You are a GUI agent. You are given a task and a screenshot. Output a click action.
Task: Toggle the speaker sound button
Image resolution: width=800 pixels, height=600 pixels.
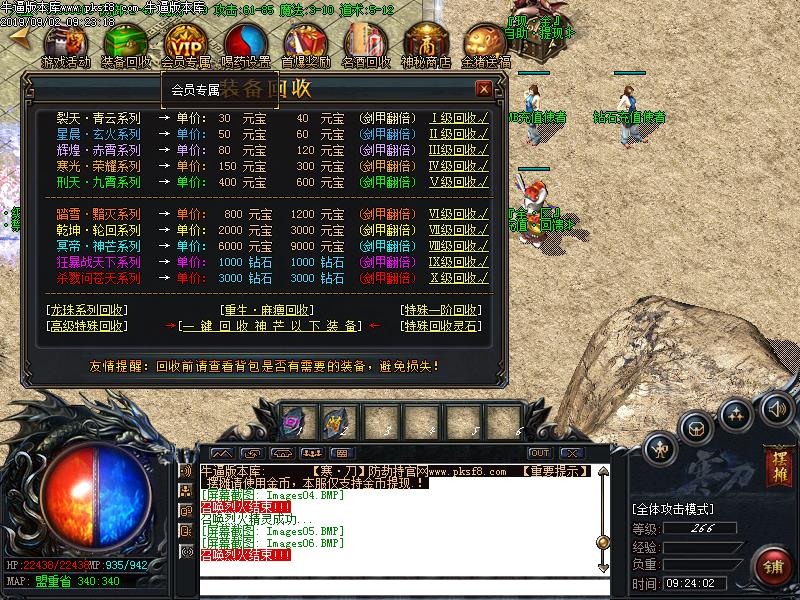point(775,407)
